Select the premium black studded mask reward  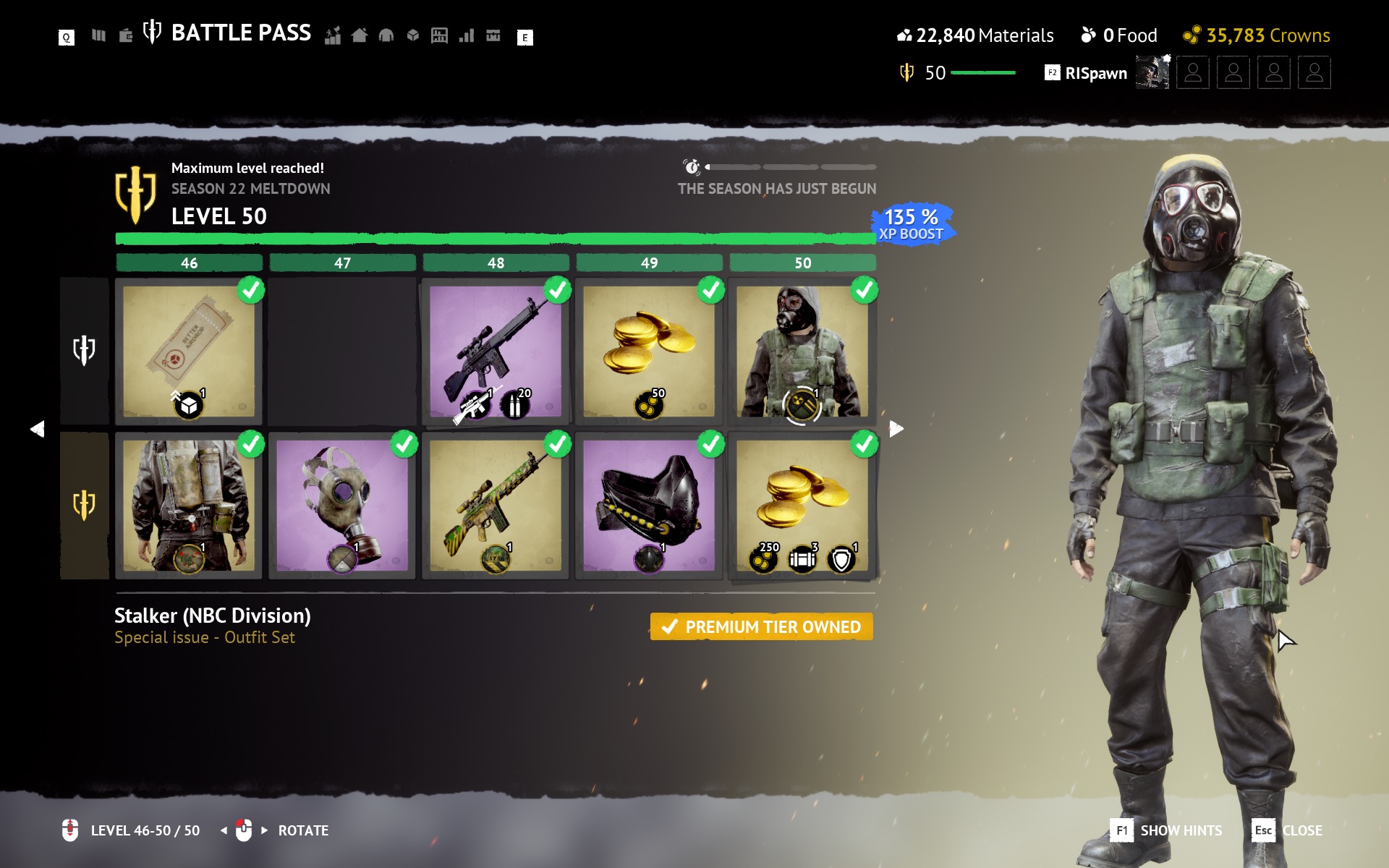649,505
